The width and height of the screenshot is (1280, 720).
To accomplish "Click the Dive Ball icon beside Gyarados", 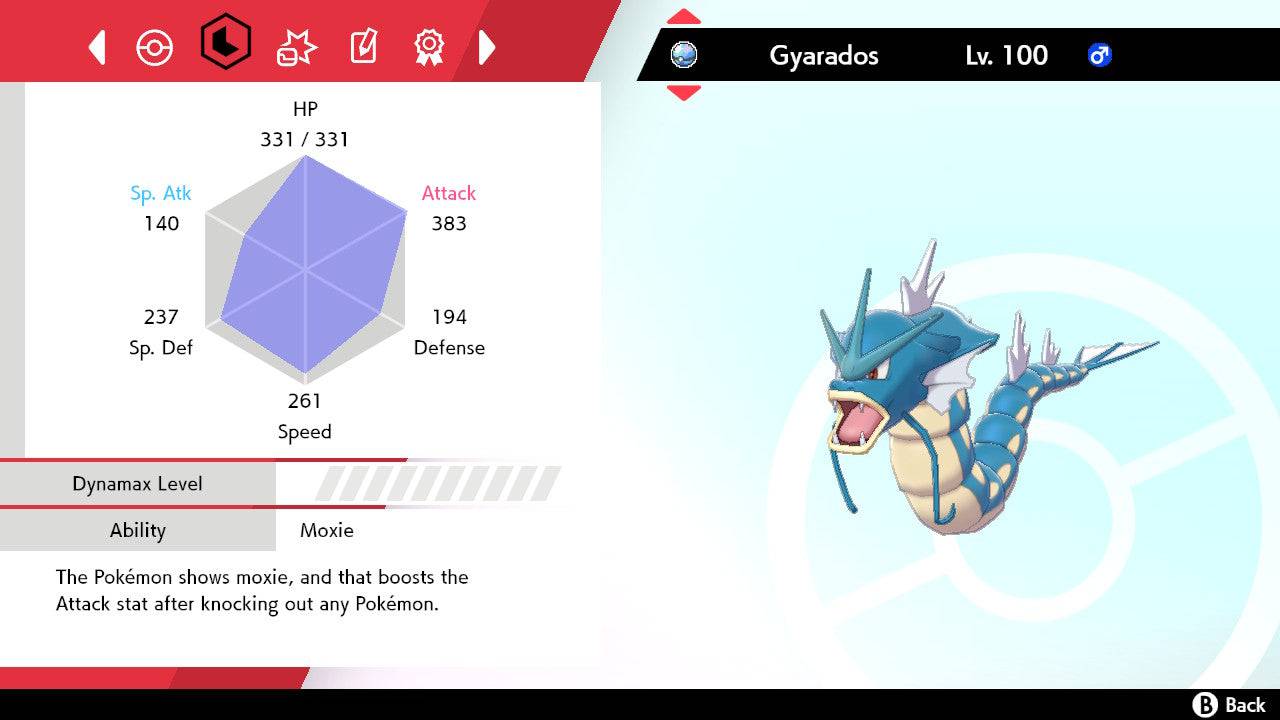I will pos(683,56).
